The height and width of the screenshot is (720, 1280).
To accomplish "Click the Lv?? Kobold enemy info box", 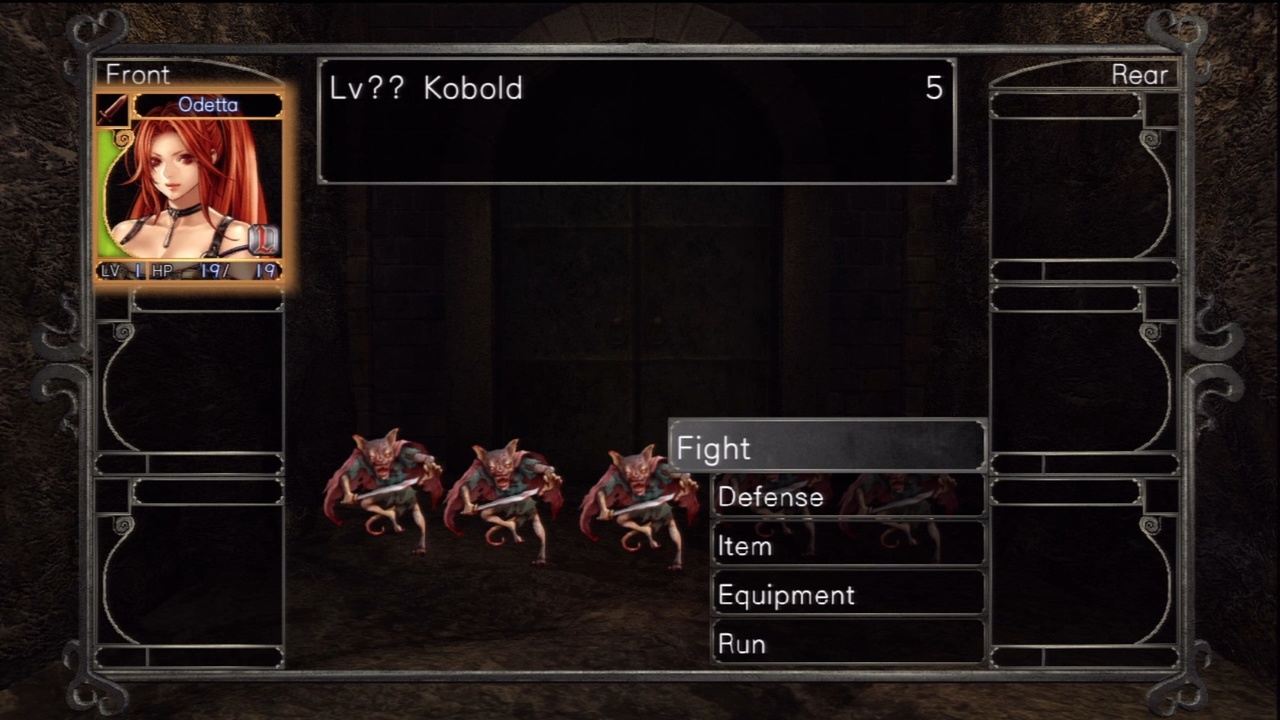I will coord(636,120).
